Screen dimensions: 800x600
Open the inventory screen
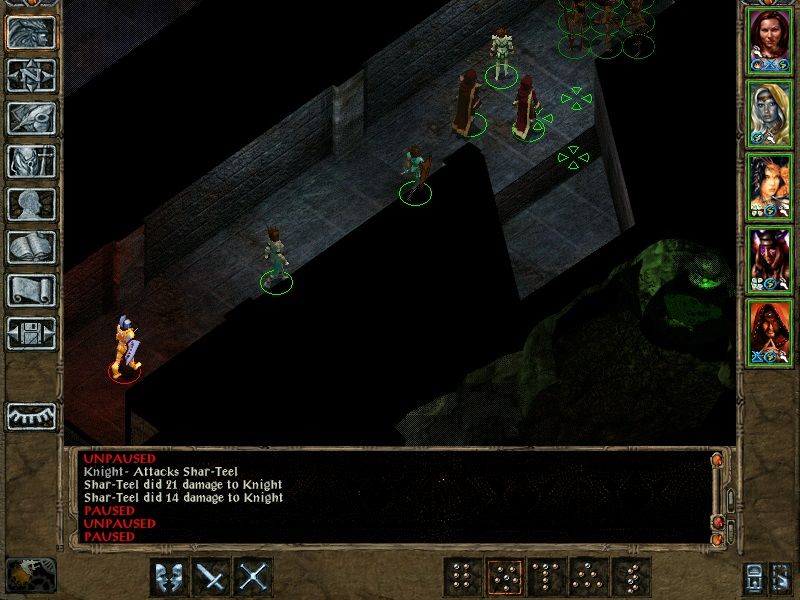pyautogui.click(x=30, y=160)
